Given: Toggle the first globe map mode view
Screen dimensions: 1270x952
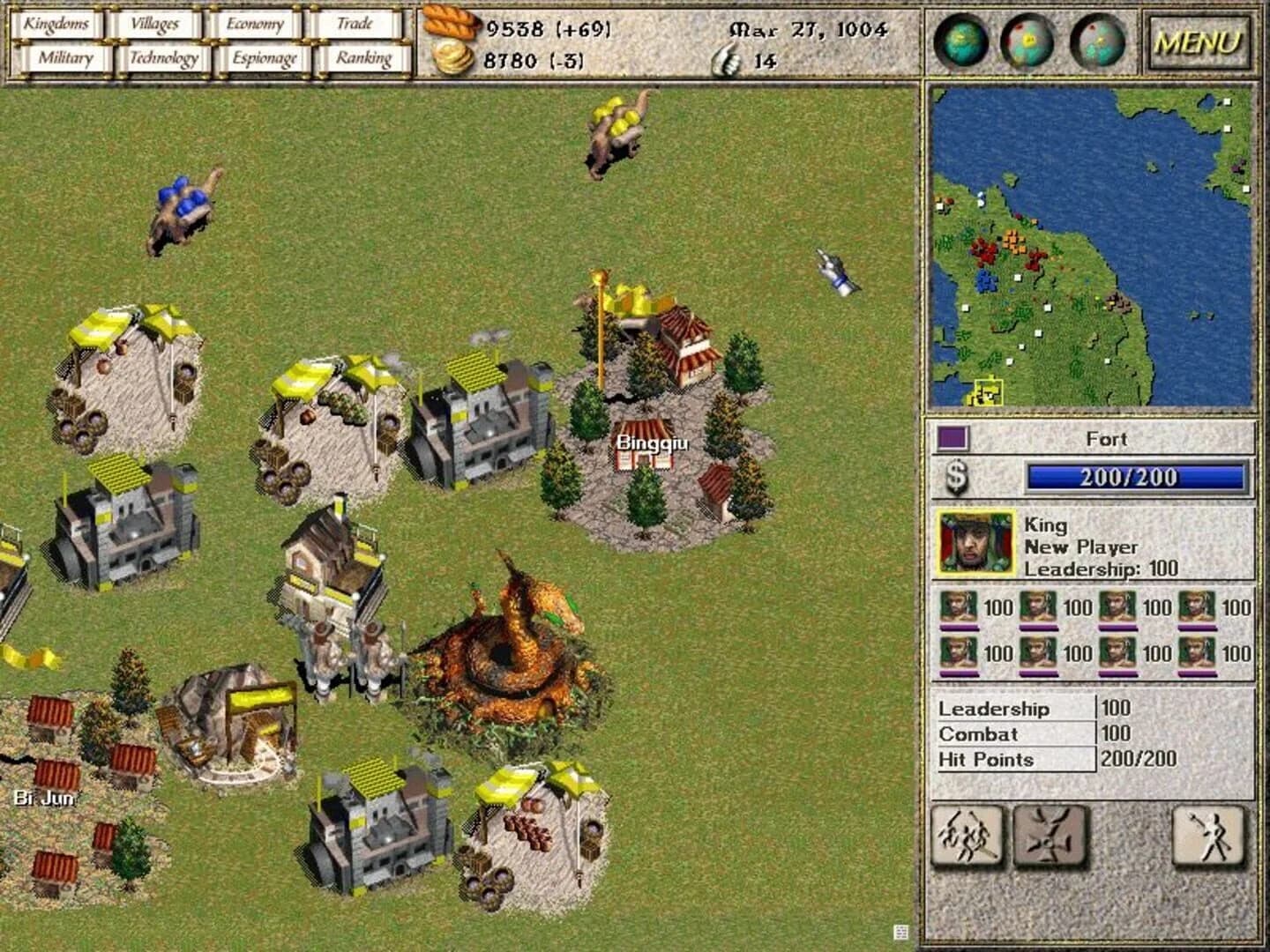Looking at the screenshot, I should click(960, 40).
